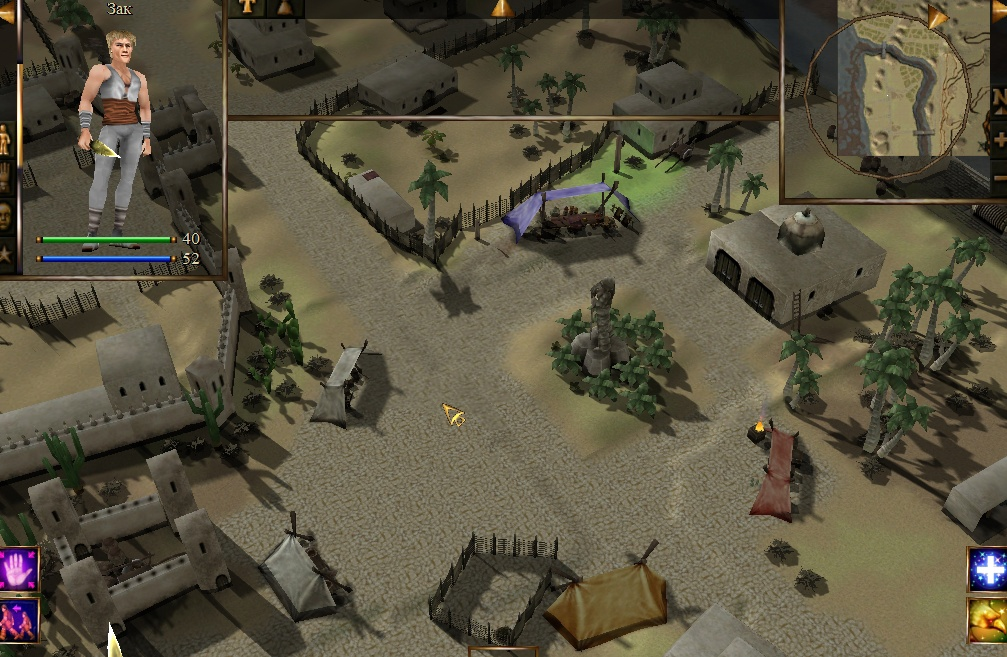Activate the two-figures ability icon

tap(19, 620)
